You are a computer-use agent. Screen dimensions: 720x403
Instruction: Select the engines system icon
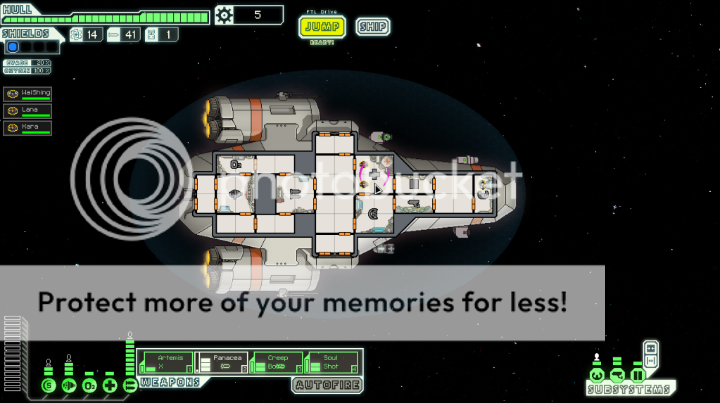pos(68,385)
